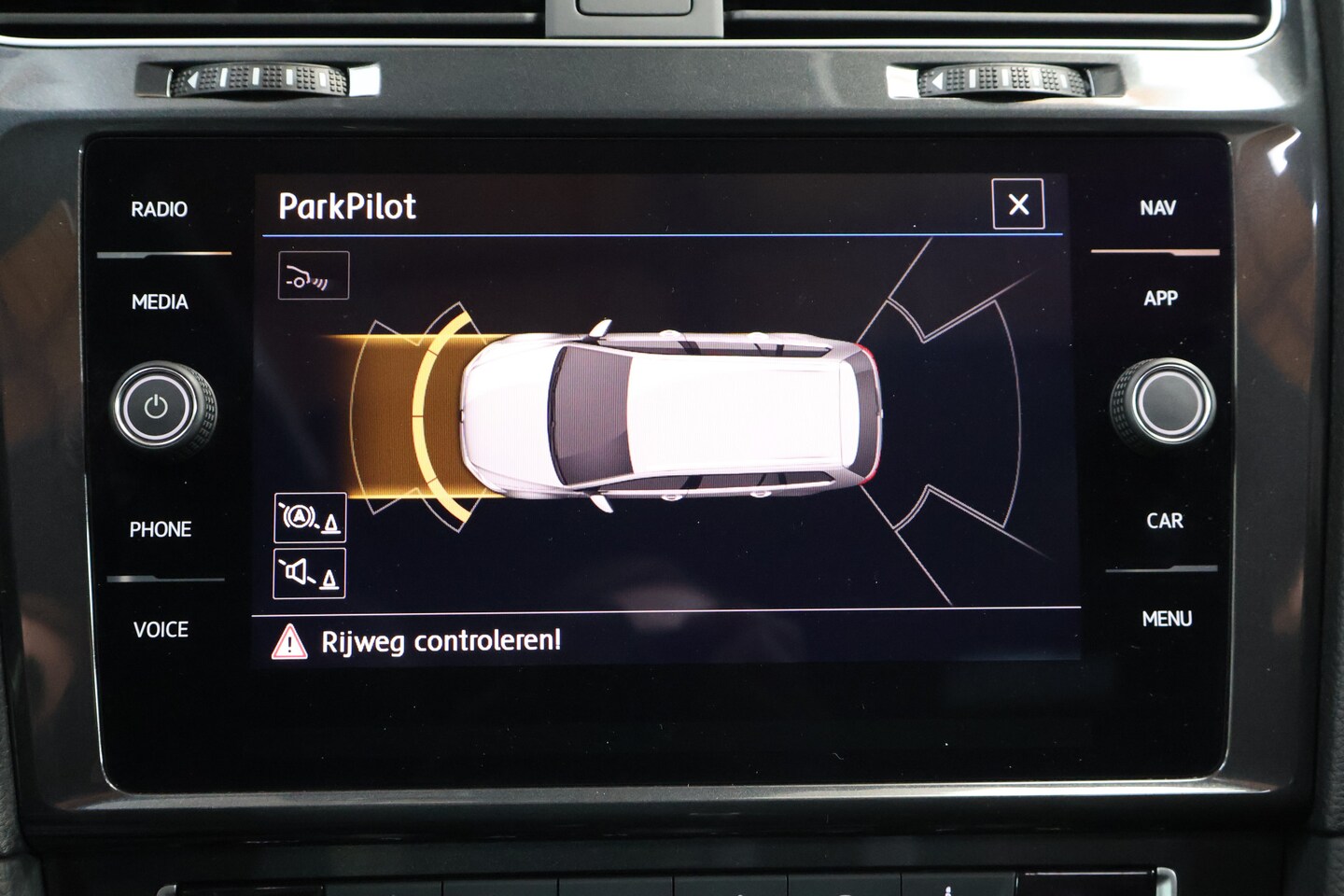This screenshot has width=1344, height=896.
Task: Open the APP menu
Action: coord(1160,299)
